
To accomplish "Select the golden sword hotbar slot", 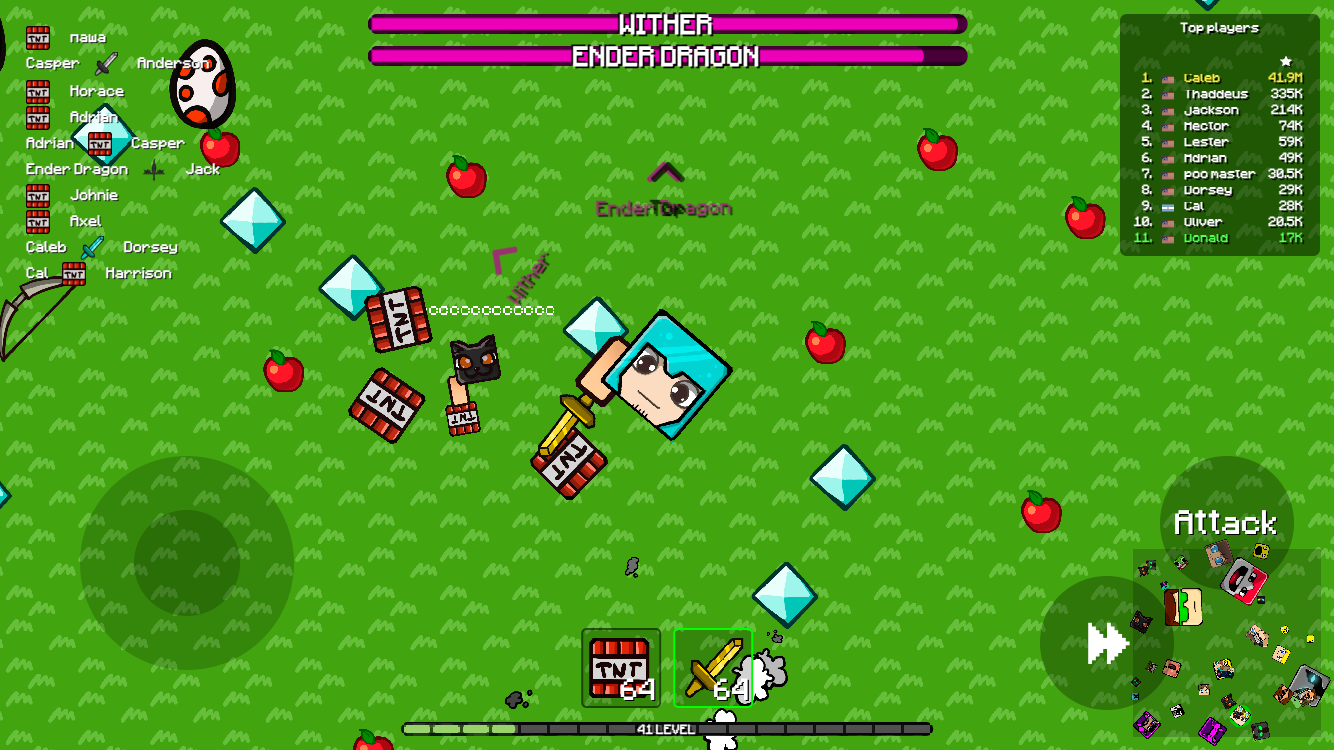I will pyautogui.click(x=713, y=668).
